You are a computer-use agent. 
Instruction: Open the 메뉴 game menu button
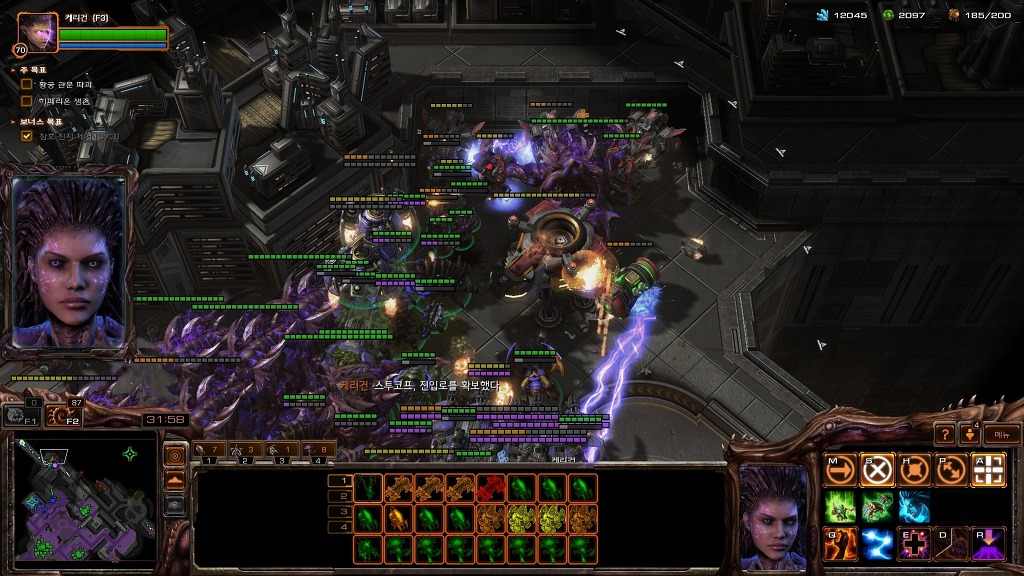coord(1001,434)
